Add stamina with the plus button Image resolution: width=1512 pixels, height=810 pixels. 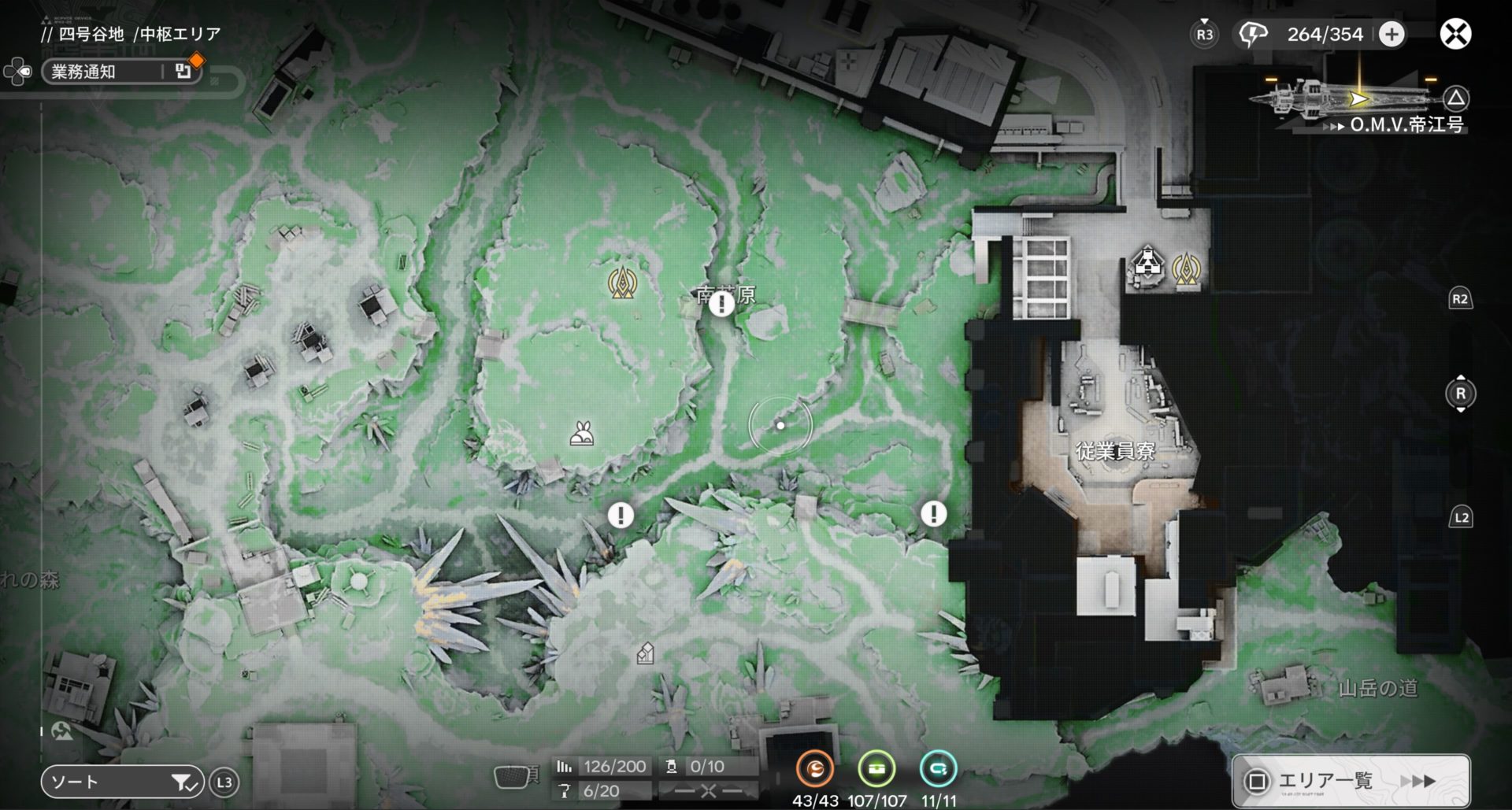[1392, 34]
